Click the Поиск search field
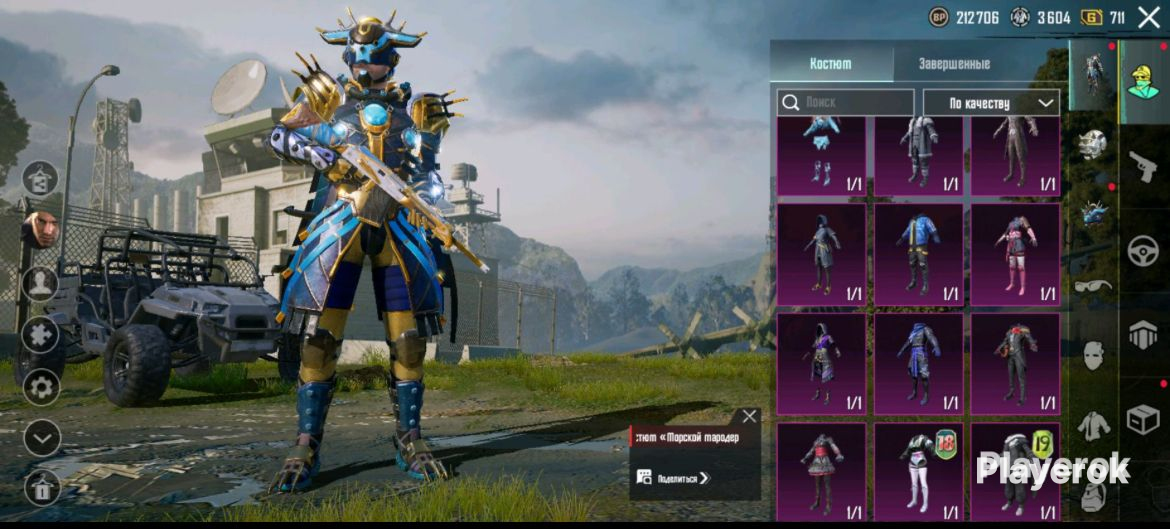Screen dimensions: 1170x529 click(x=846, y=102)
